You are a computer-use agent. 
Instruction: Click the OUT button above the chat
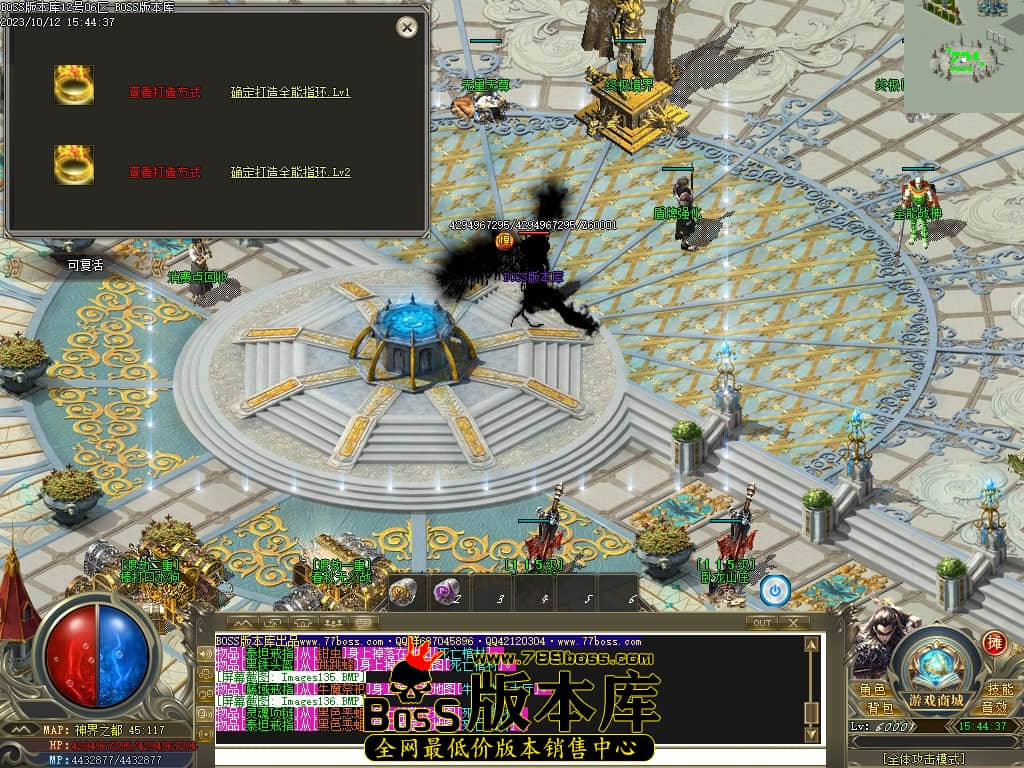(762, 622)
